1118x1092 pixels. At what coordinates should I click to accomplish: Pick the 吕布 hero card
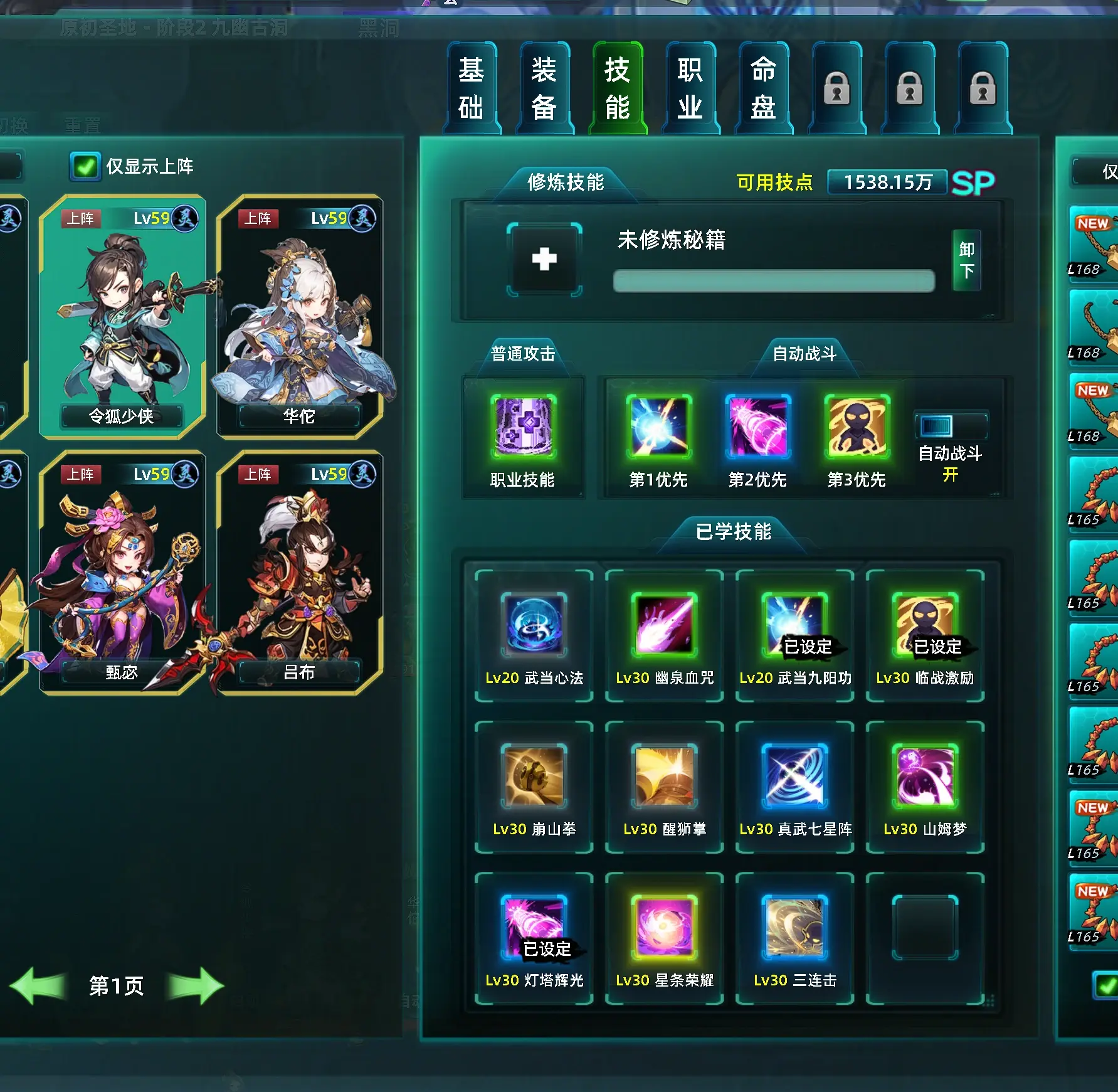click(300, 572)
